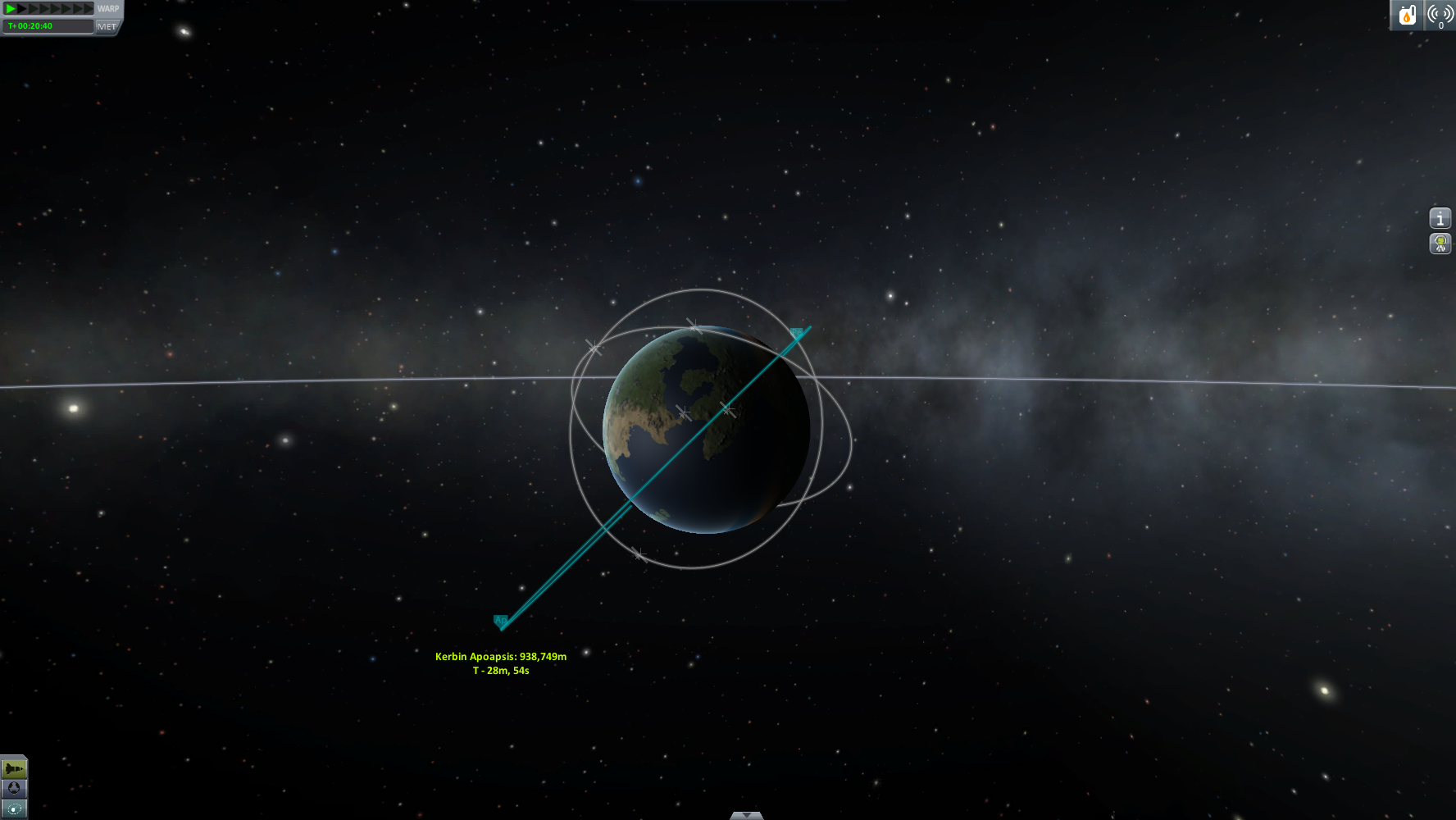Expand the navball arrow at bottom center

(746, 815)
